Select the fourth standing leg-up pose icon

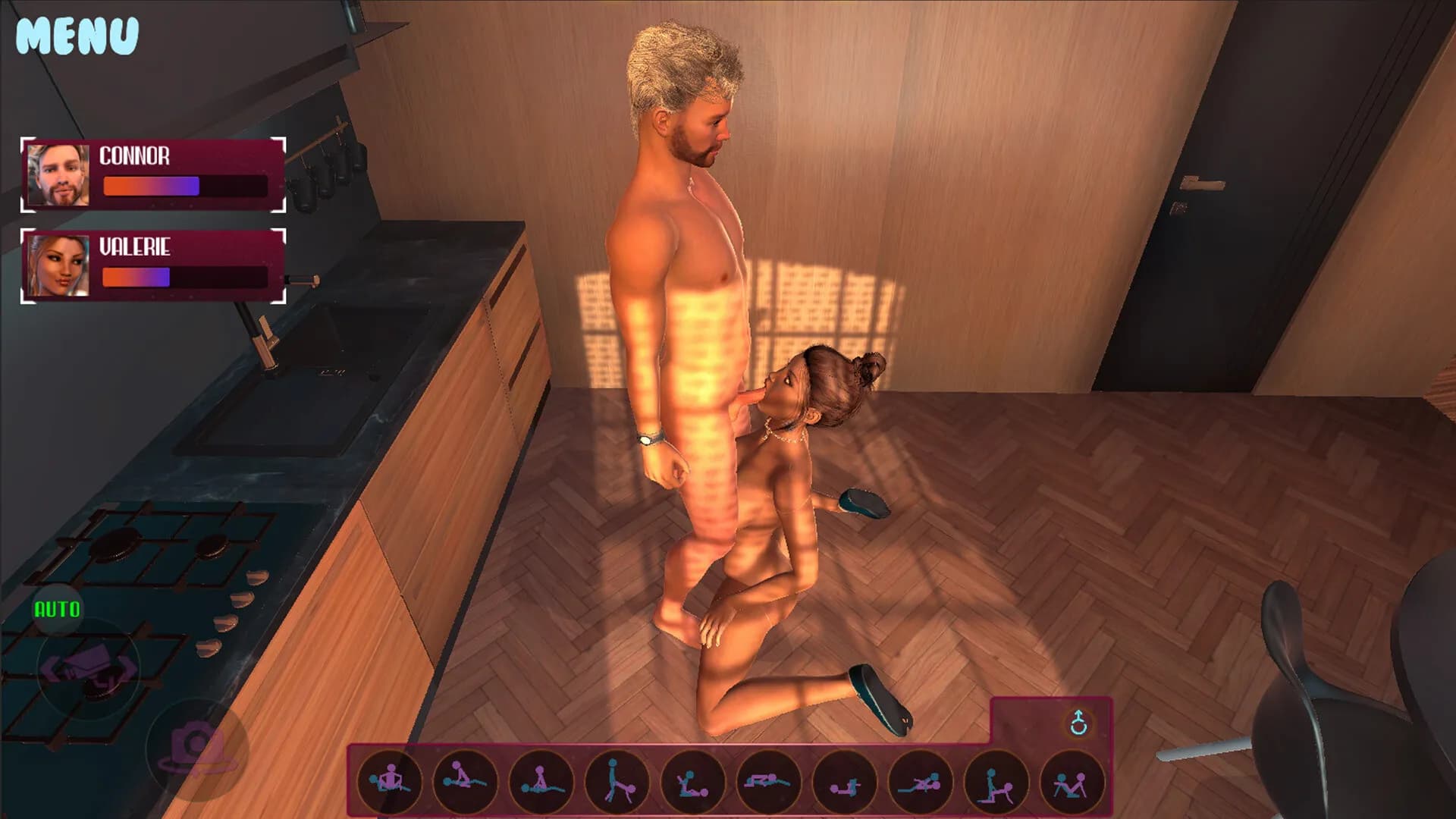pos(616,781)
